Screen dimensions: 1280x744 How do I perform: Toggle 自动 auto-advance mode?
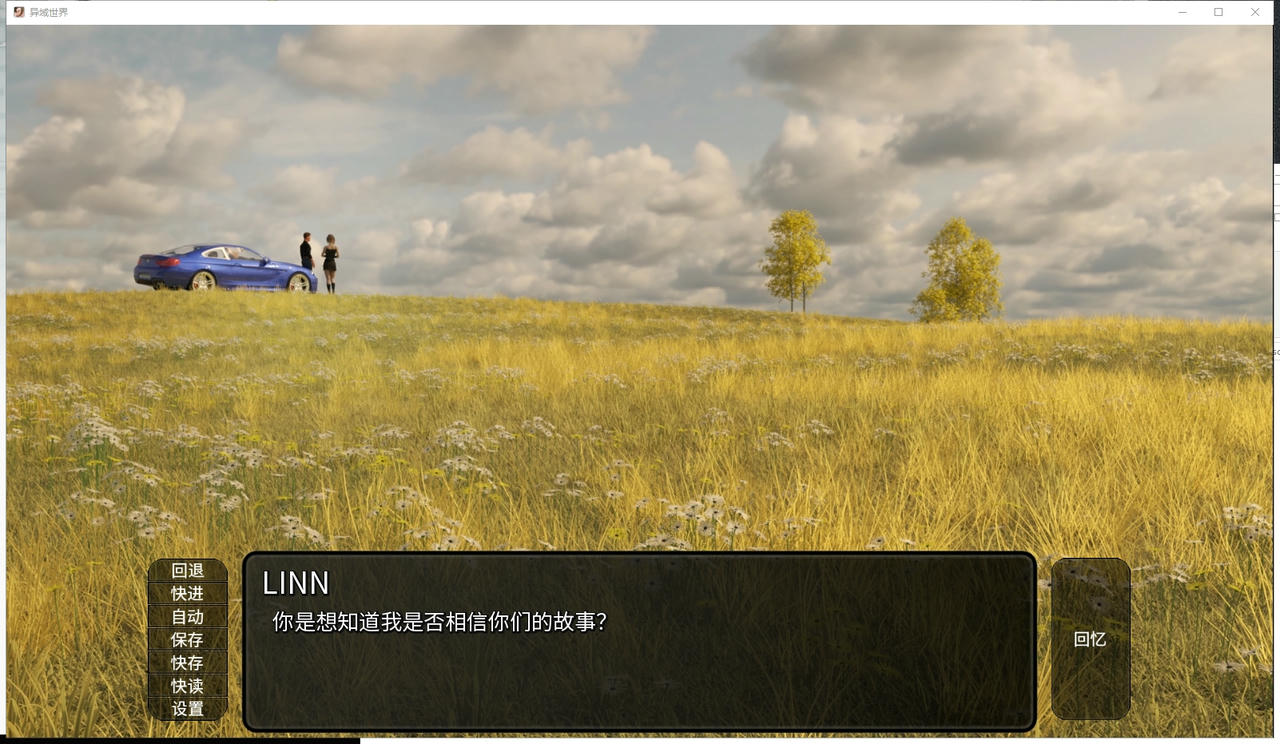click(x=188, y=617)
